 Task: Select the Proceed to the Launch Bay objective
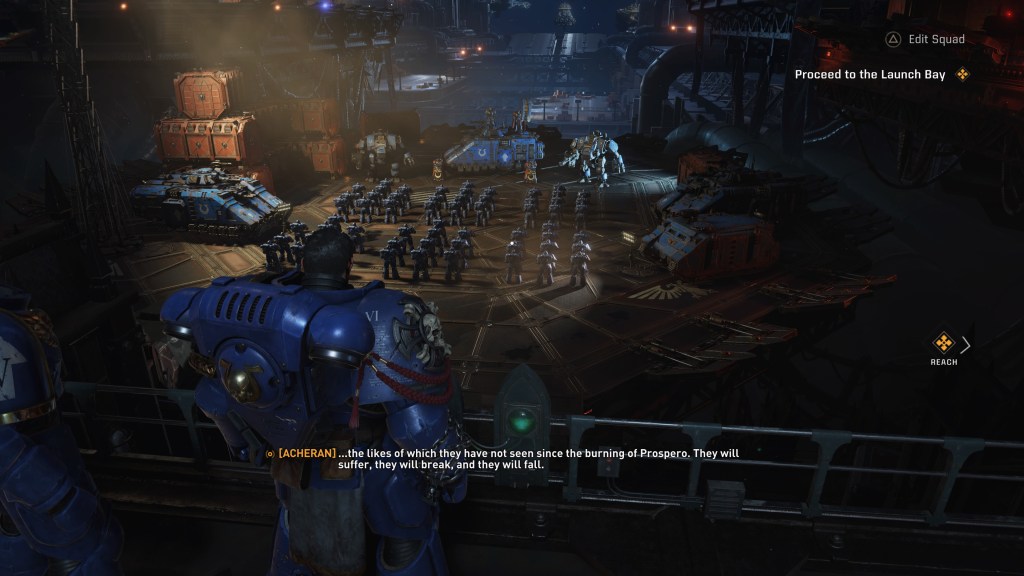click(x=871, y=74)
